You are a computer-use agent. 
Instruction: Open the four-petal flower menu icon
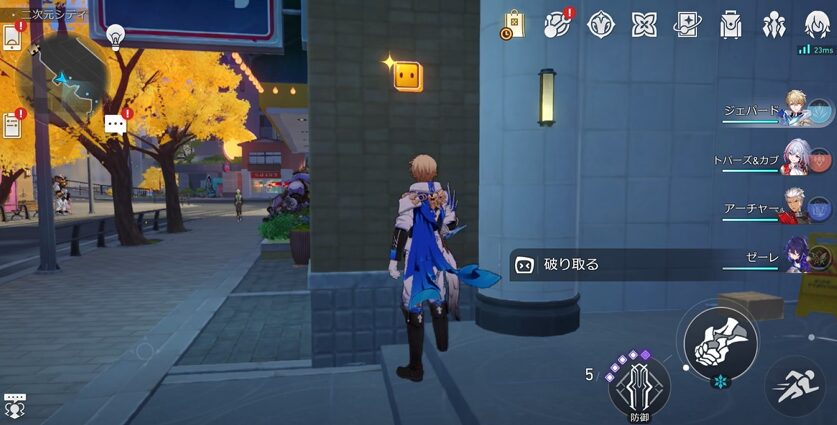click(643, 24)
